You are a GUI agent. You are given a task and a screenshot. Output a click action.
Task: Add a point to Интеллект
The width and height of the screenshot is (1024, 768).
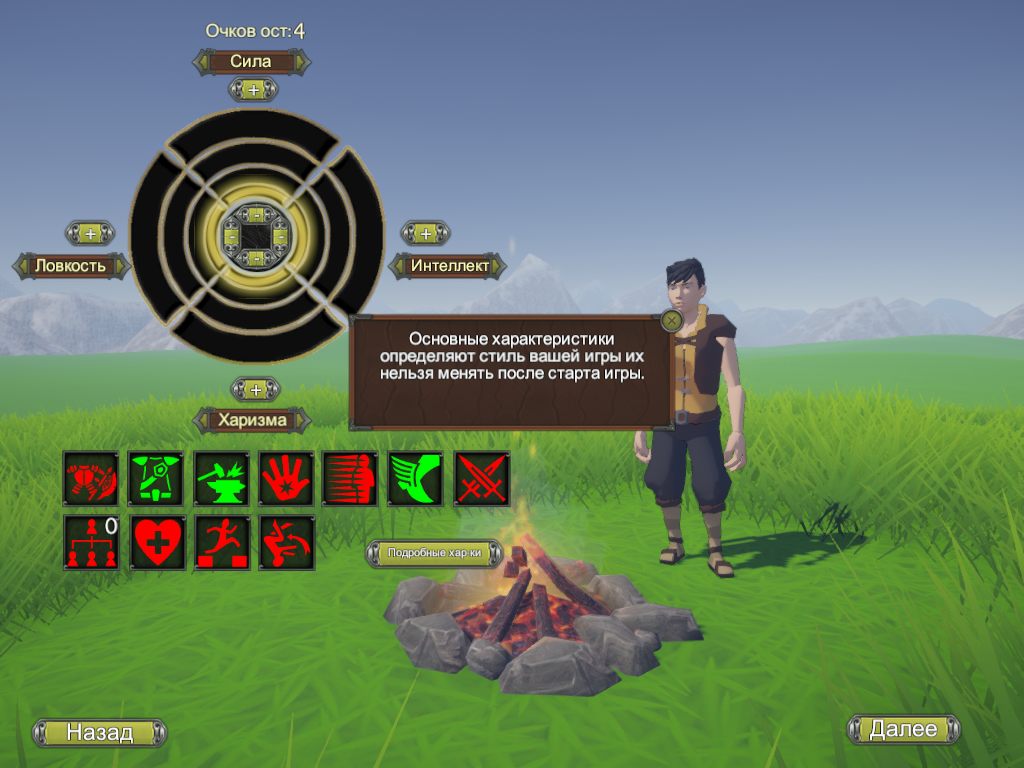coord(425,233)
